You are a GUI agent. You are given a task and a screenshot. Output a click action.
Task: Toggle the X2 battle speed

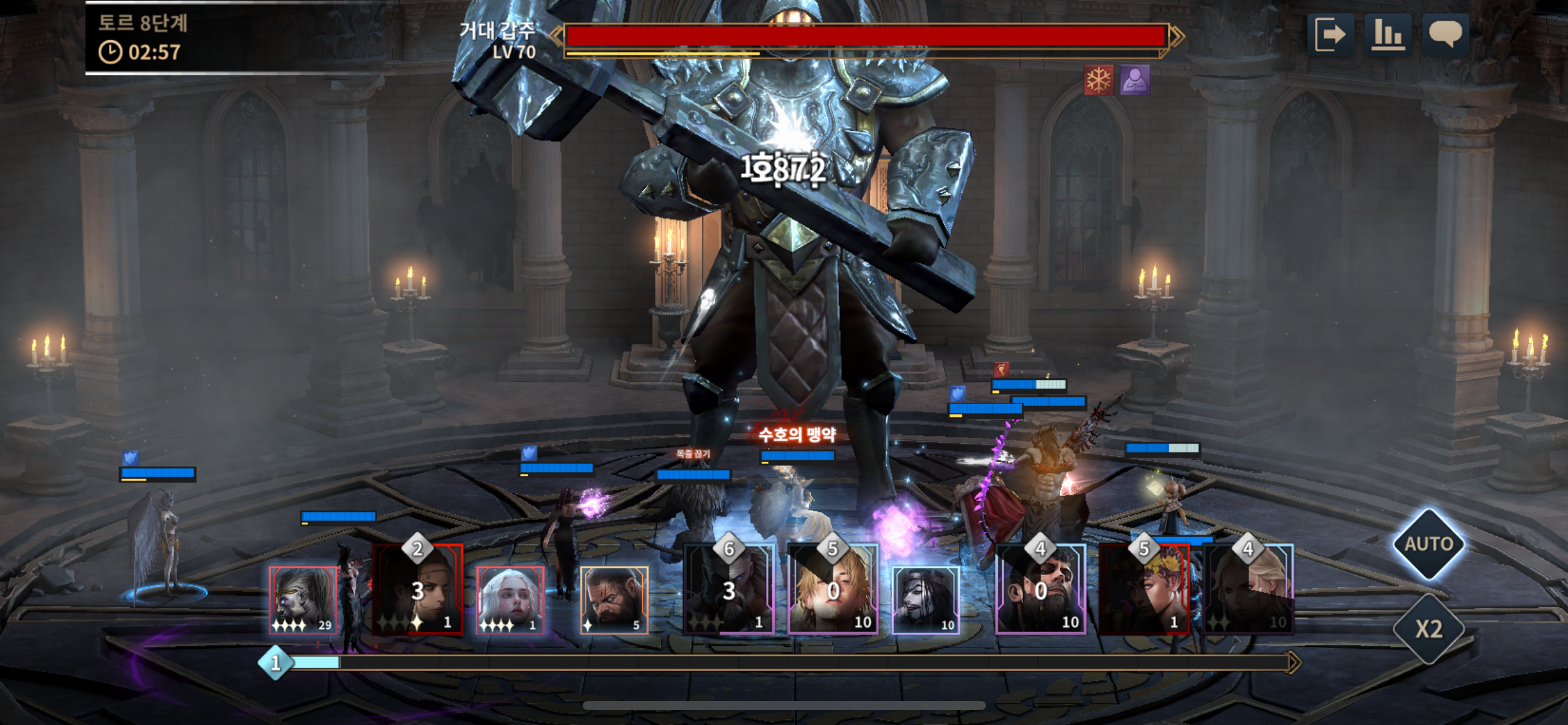[x=1428, y=629]
